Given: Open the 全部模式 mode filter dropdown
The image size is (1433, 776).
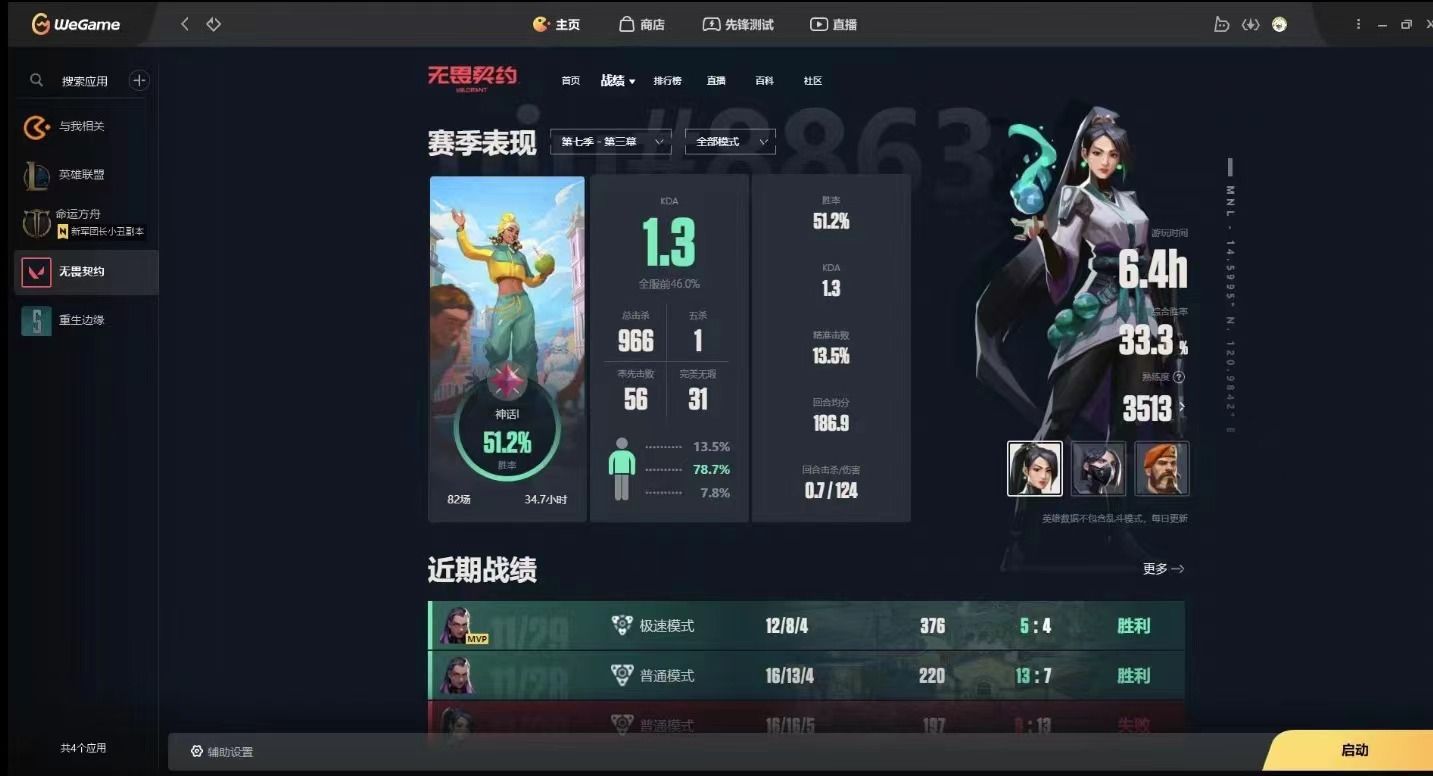Looking at the screenshot, I should point(729,141).
